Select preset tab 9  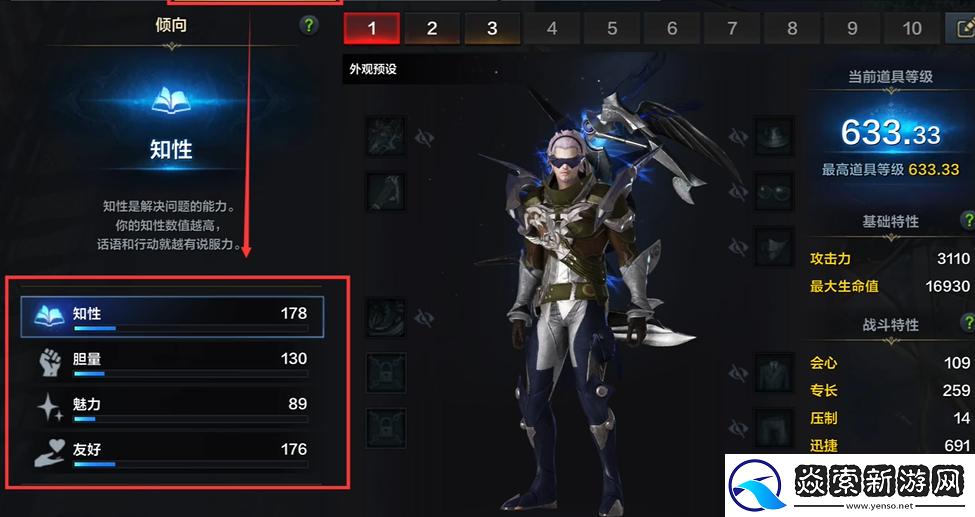(852, 29)
